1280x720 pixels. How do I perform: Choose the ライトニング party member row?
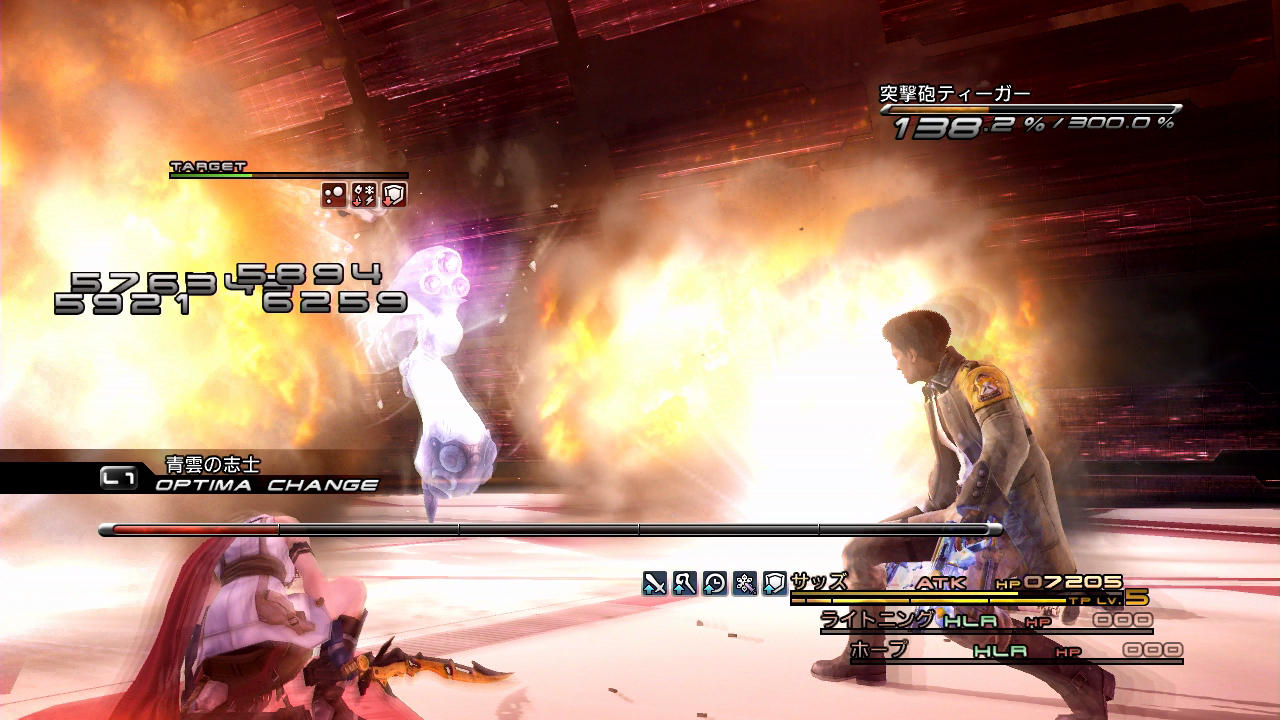(878, 620)
